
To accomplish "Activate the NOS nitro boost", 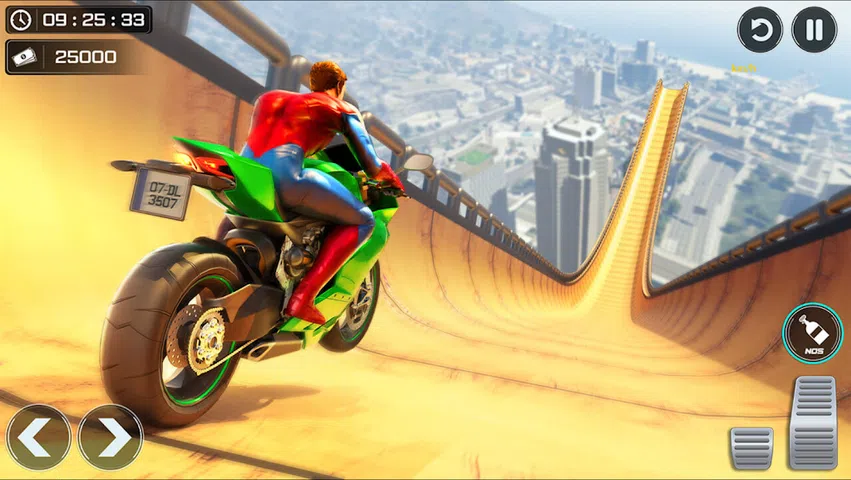I will [x=812, y=333].
